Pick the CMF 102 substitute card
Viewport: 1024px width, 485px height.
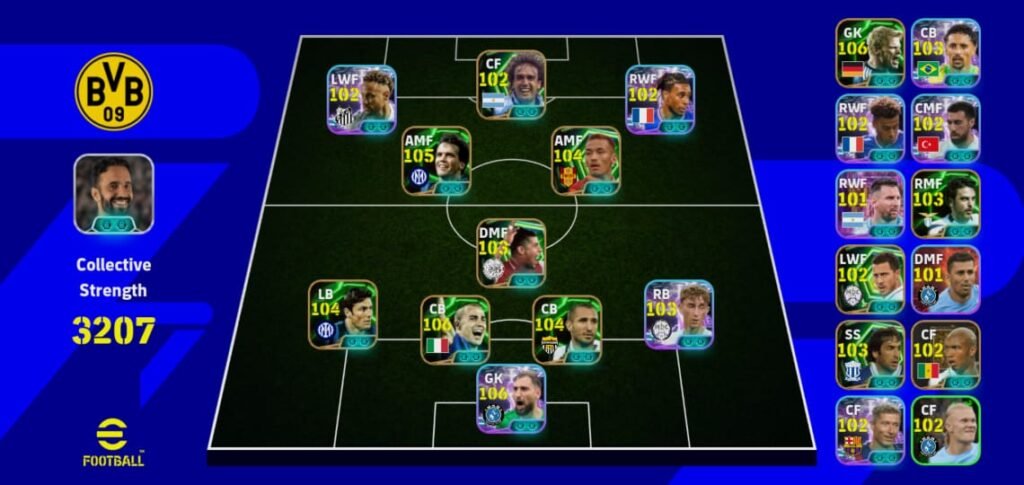pyautogui.click(x=945, y=128)
